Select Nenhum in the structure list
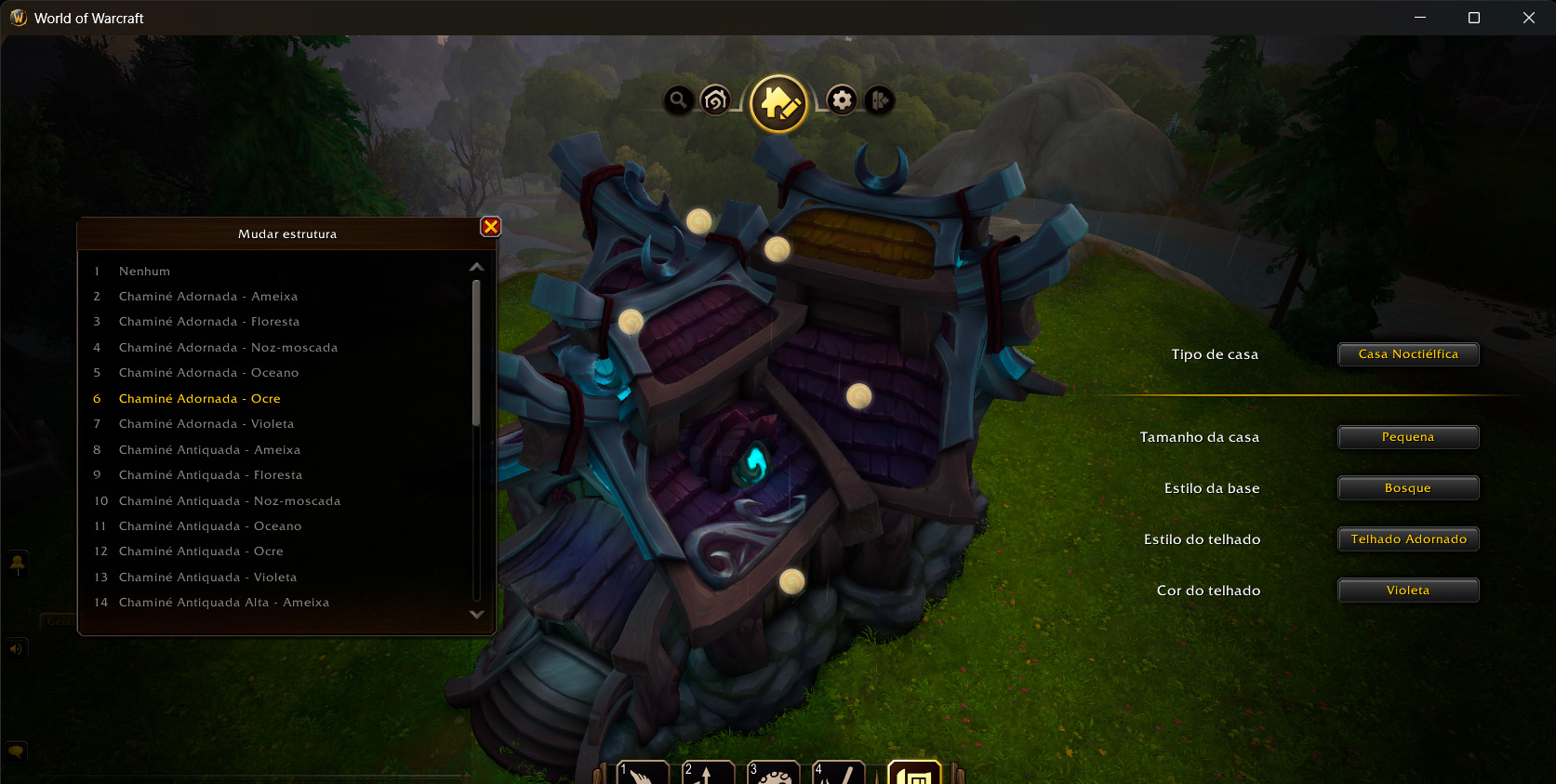The width and height of the screenshot is (1556, 784). pos(144,272)
